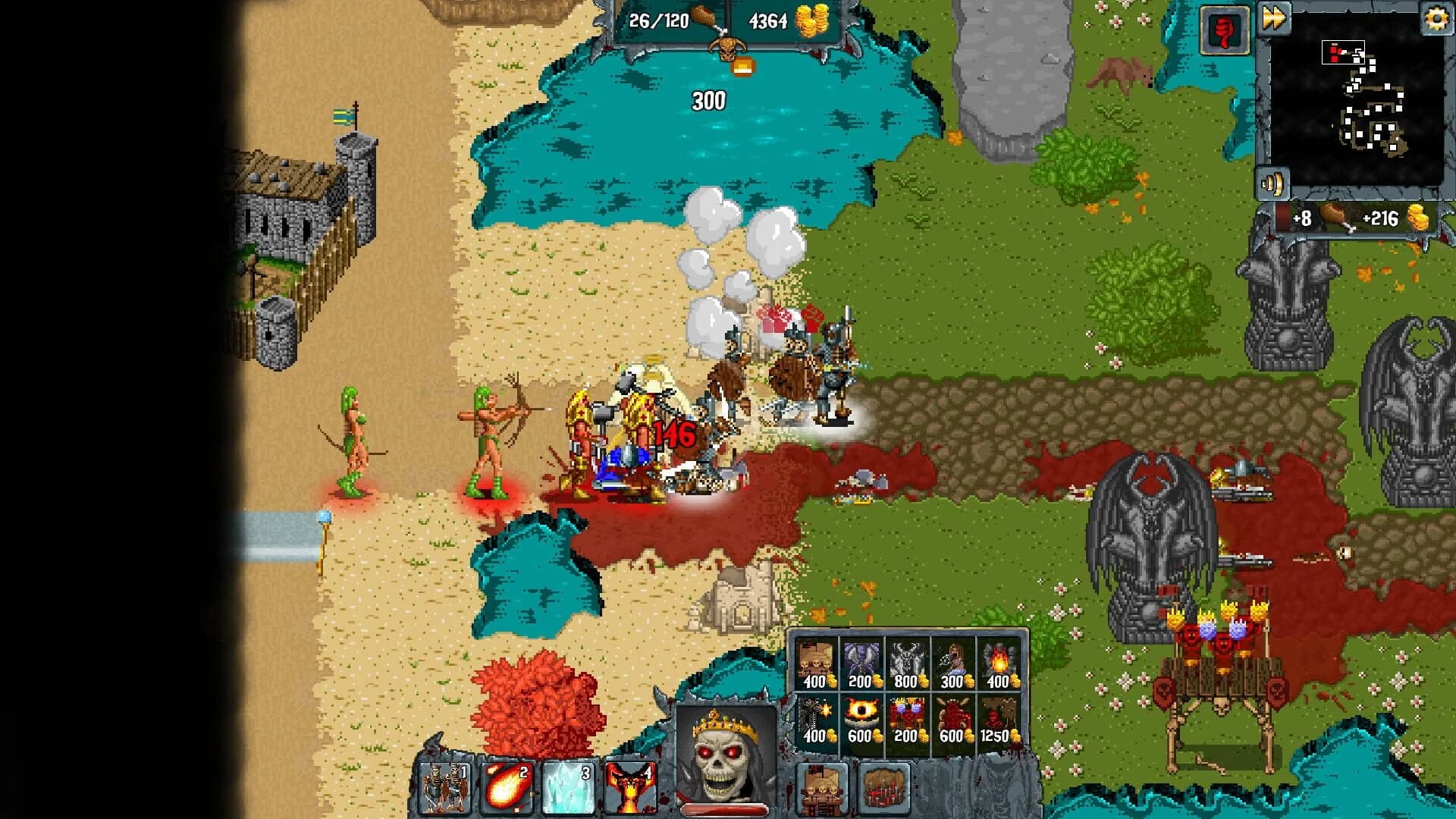
Task: Select the skull altar building thumbnail
Action: click(822, 789)
